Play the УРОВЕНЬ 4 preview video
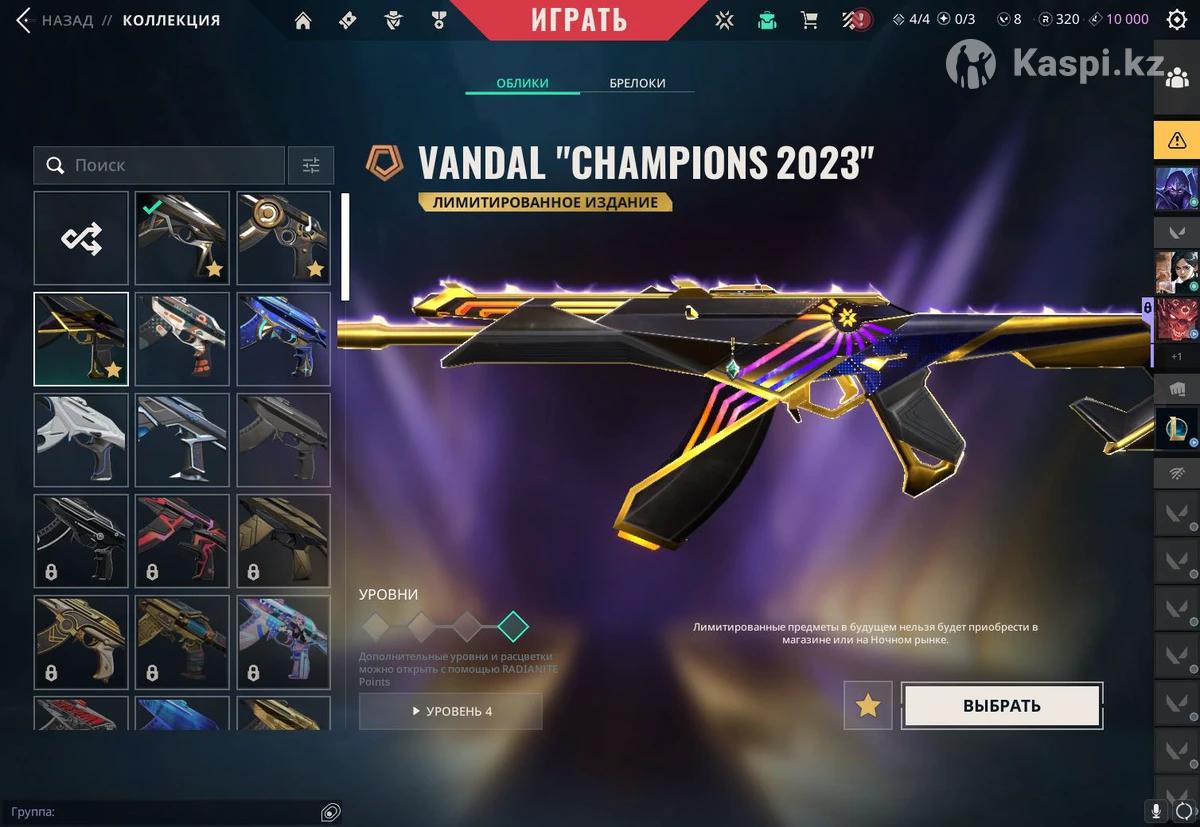 click(x=450, y=712)
